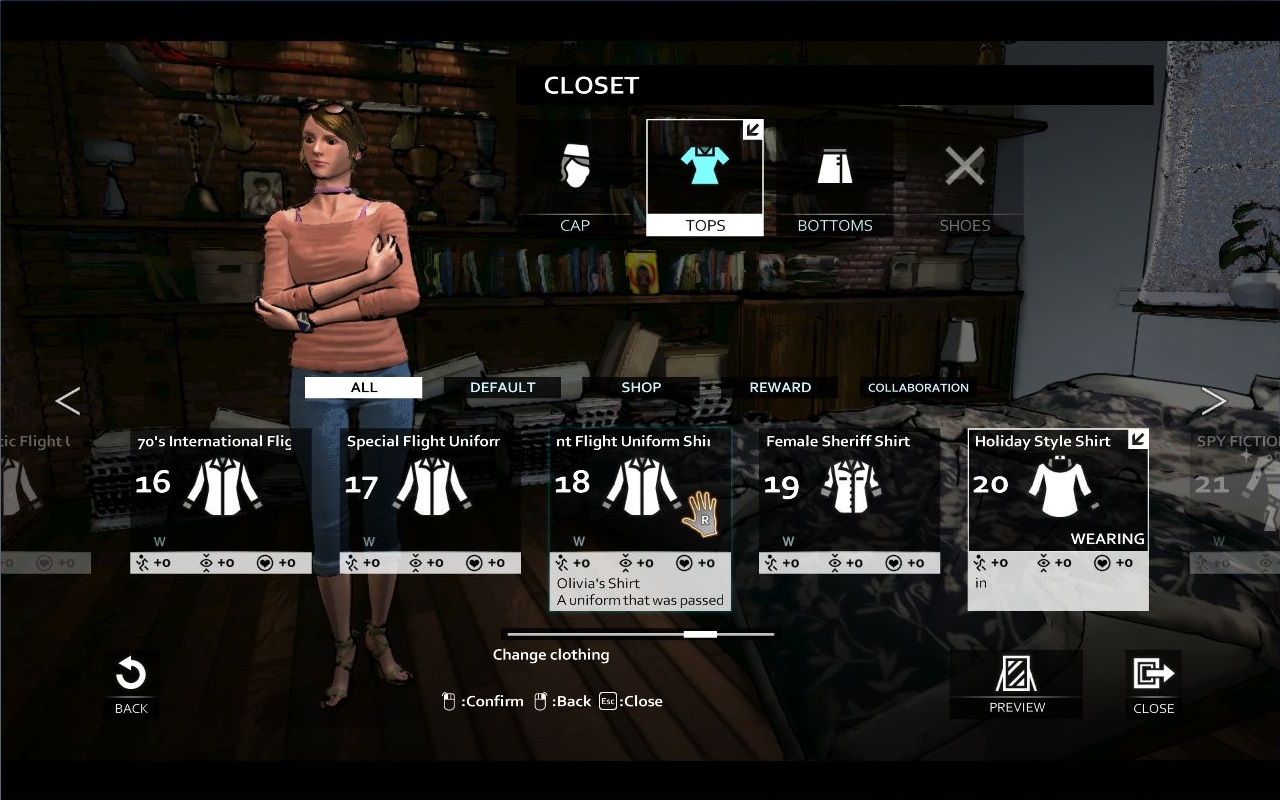Select the Holiday Style Shirt being worn
Screen dimensions: 1280x800
(1058, 490)
